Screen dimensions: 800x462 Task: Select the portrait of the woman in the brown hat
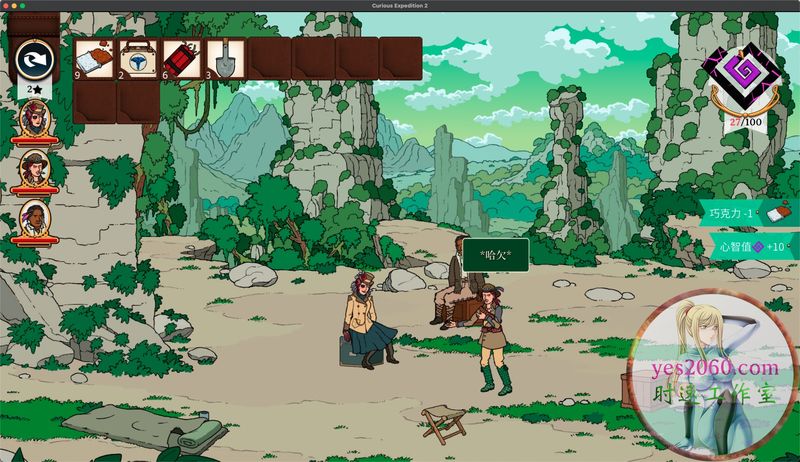[35, 169]
